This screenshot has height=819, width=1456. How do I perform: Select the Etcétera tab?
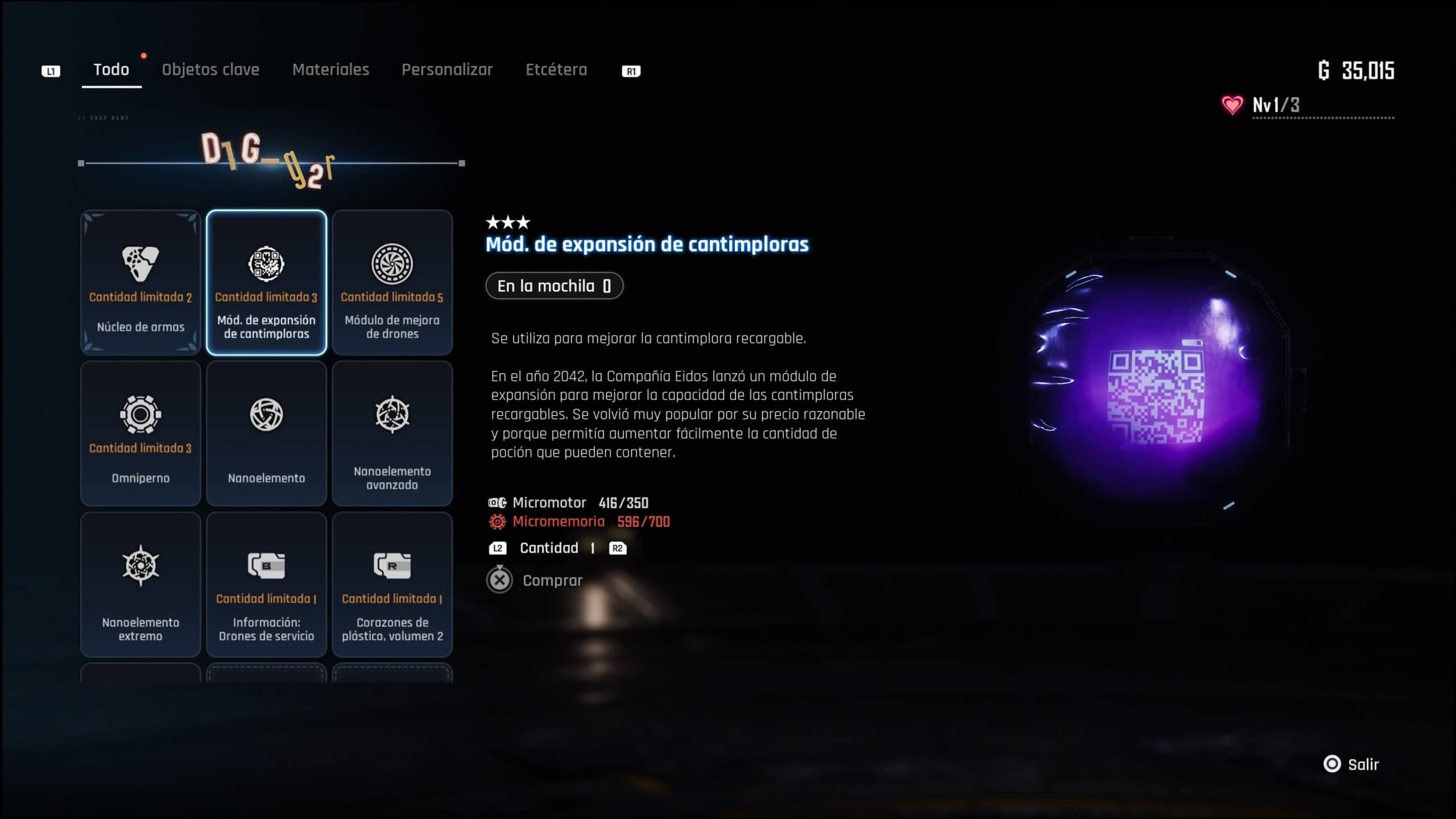[556, 70]
